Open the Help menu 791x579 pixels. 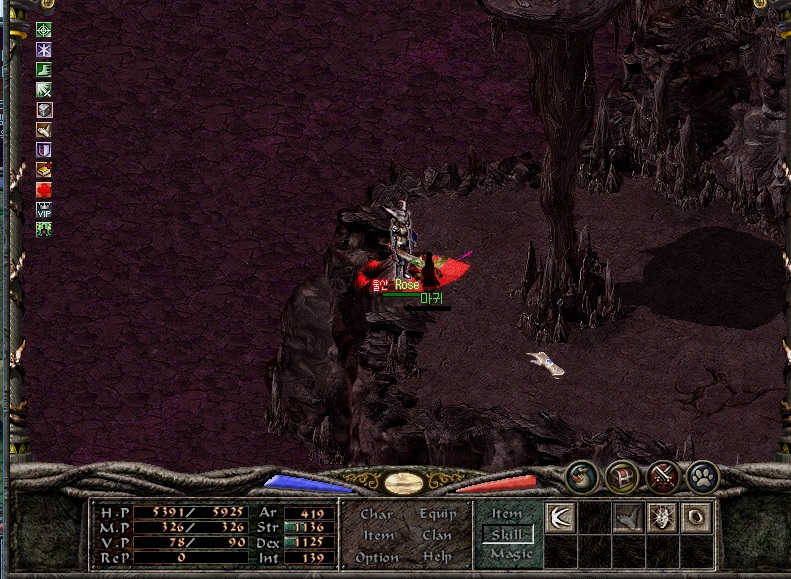pos(437,557)
